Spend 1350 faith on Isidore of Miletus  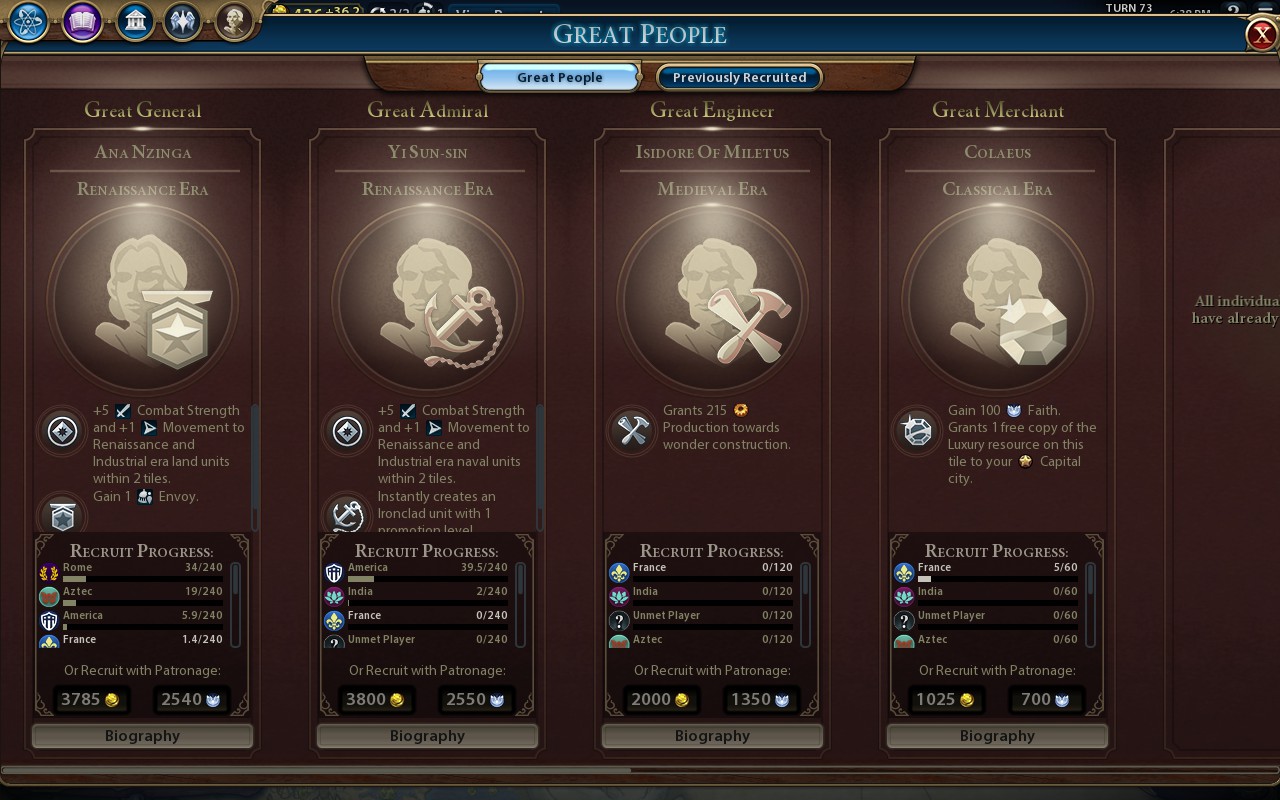click(762, 699)
